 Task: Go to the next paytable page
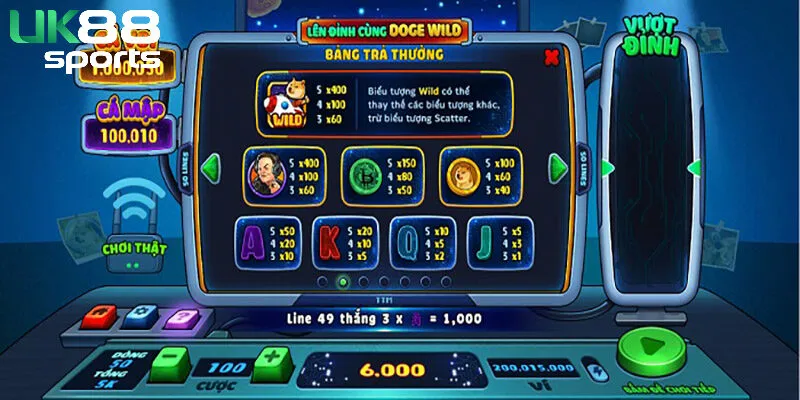click(556, 167)
